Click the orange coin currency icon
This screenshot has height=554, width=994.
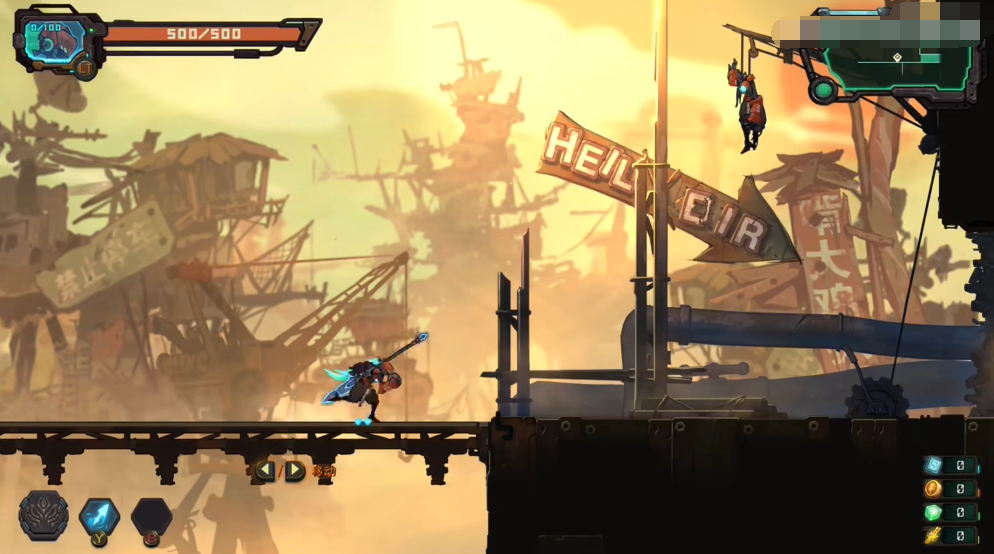pos(932,489)
